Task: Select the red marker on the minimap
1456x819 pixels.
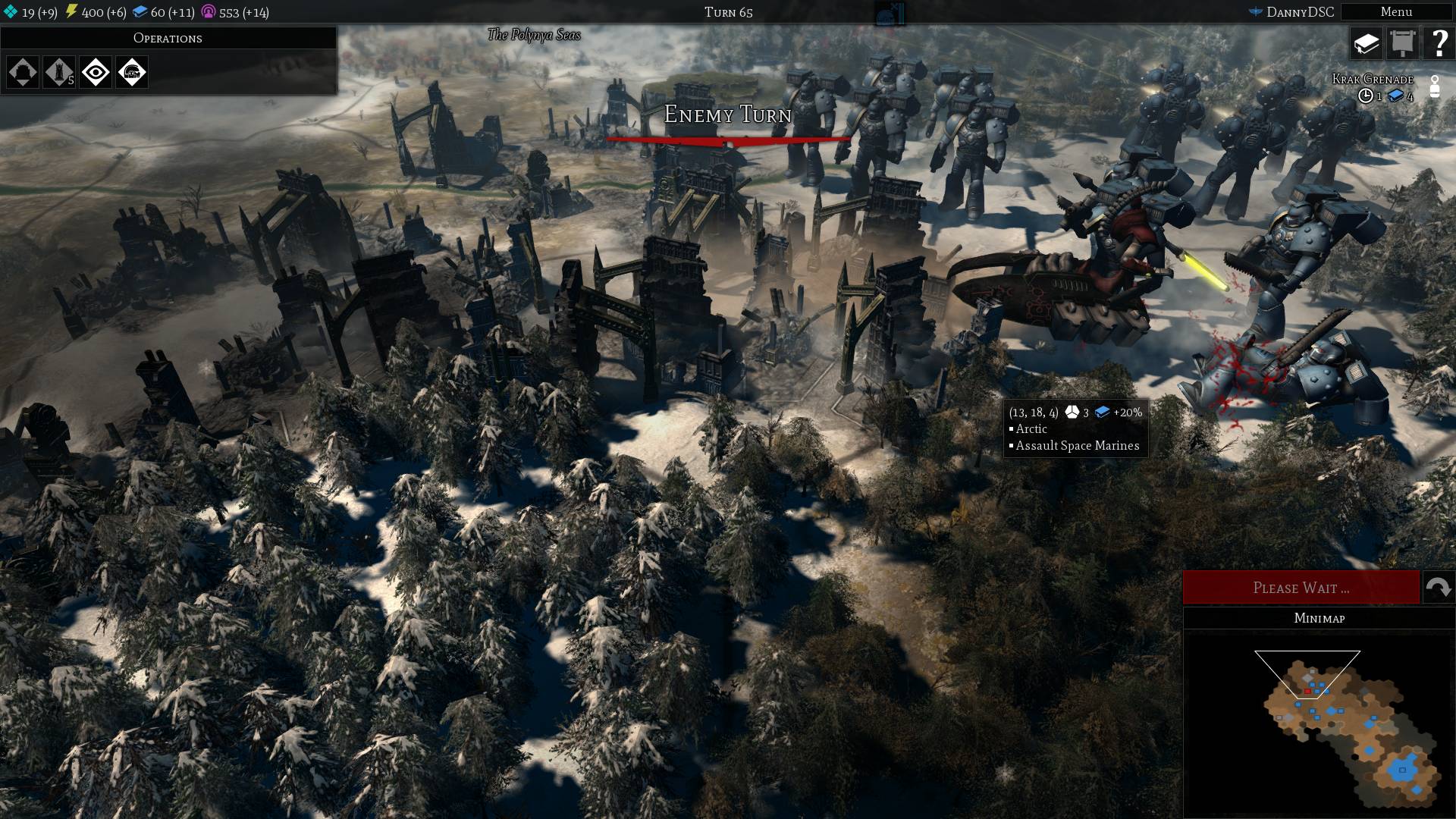Action: [1307, 692]
